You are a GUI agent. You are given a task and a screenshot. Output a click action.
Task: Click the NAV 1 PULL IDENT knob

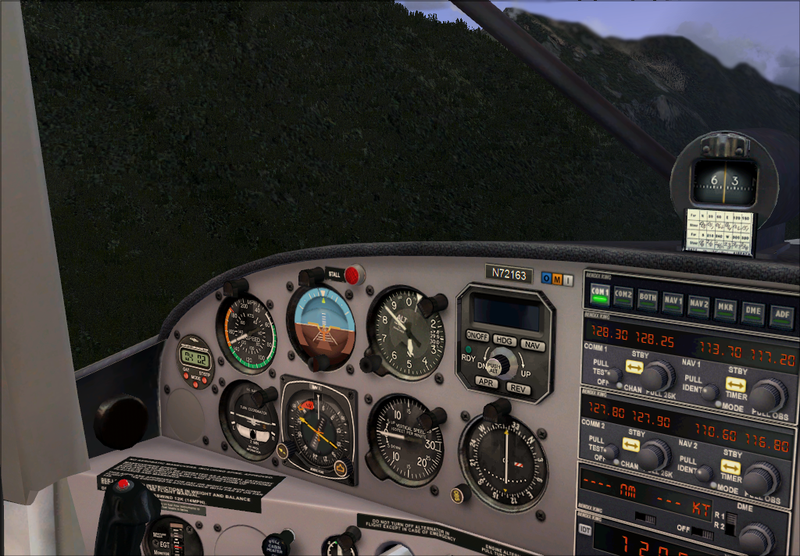coord(709,393)
